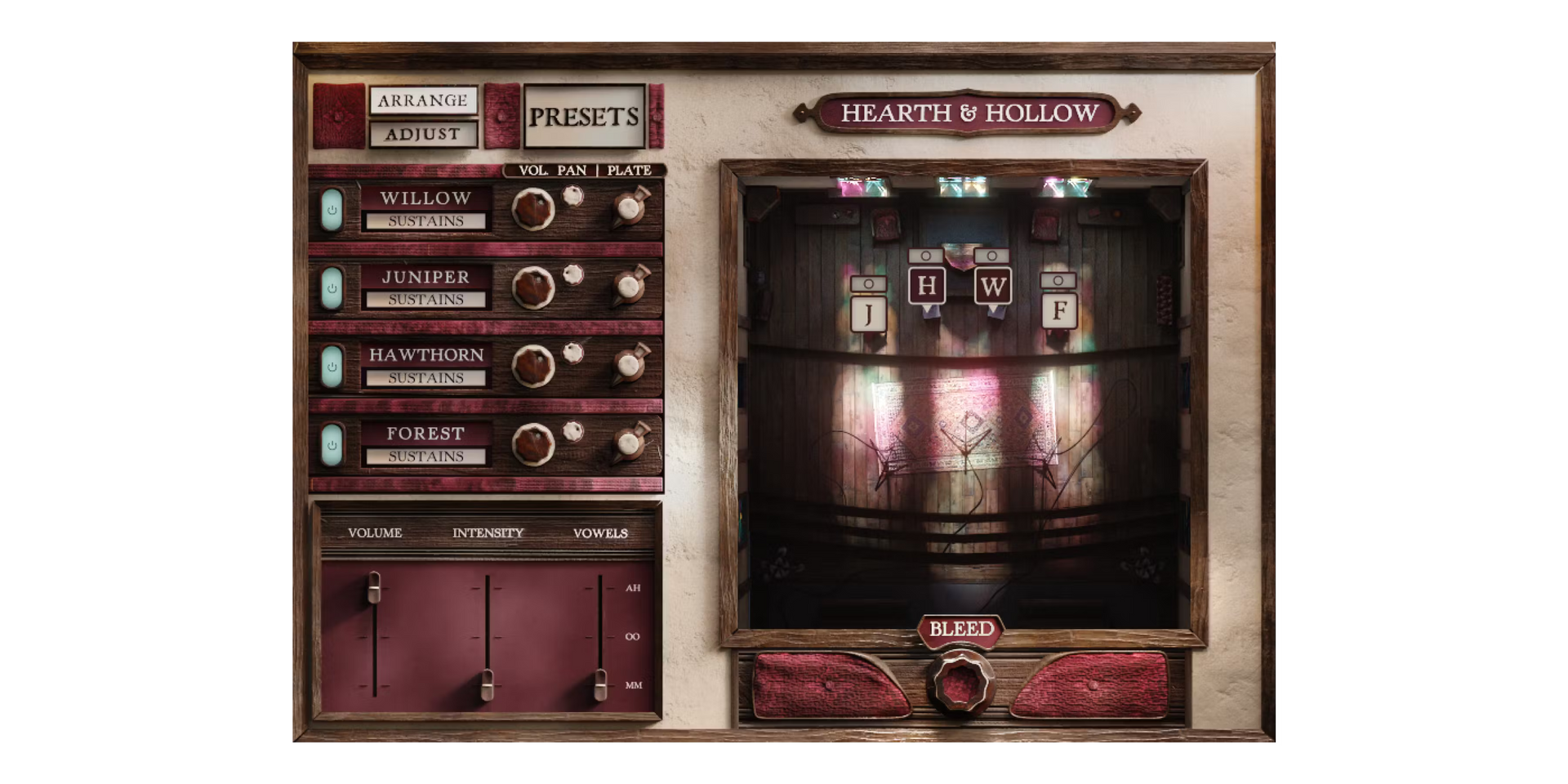Select the J singer marker on stage

(868, 313)
